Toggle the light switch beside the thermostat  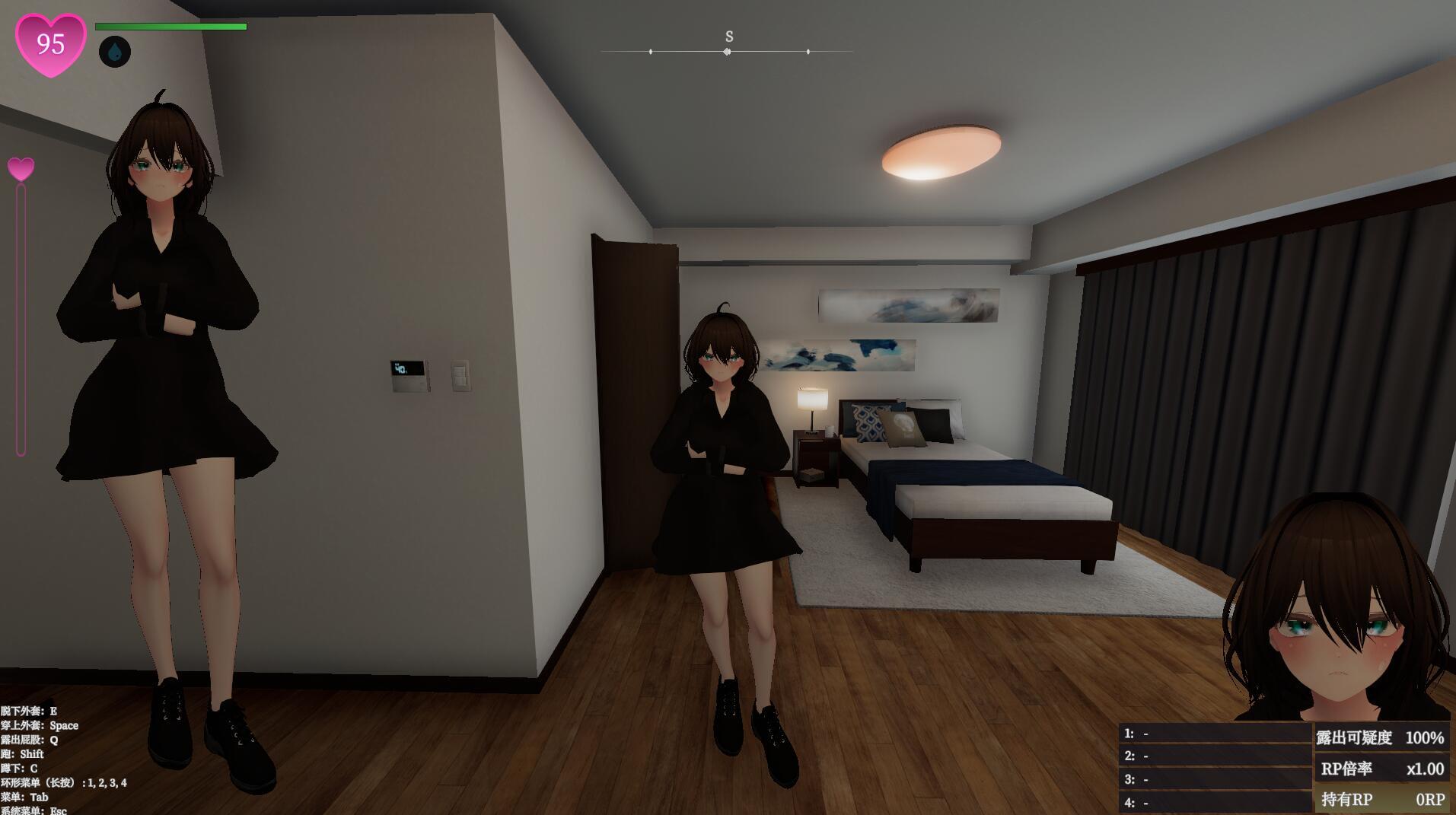(460, 374)
